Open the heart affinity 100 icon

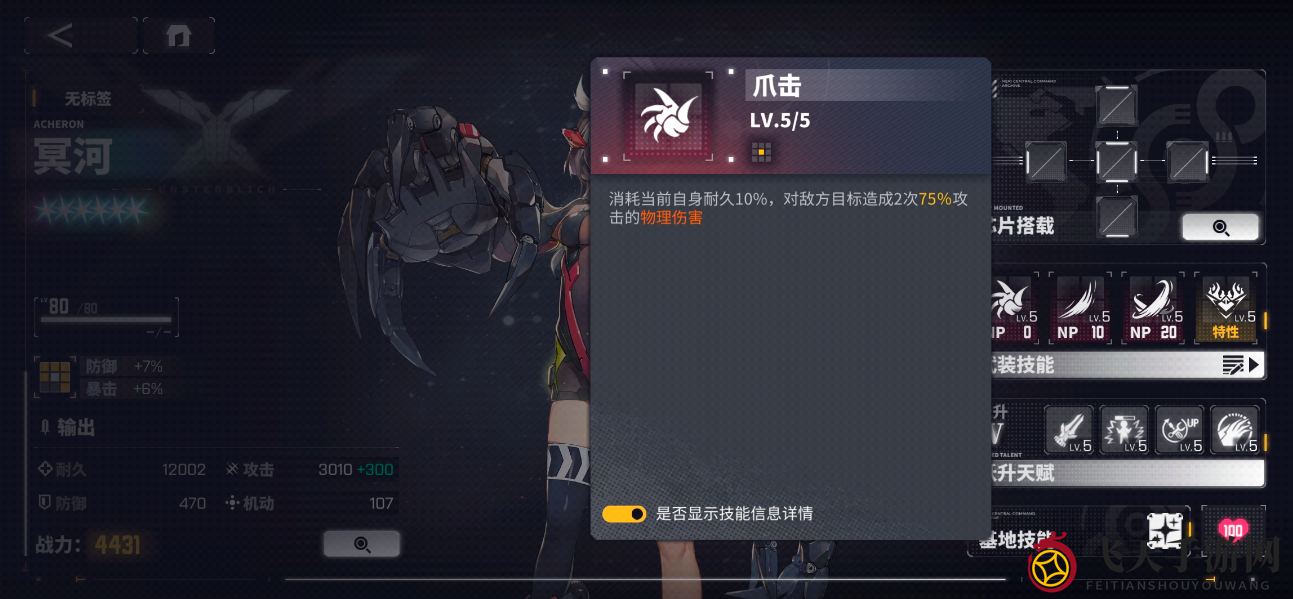pos(1232,530)
